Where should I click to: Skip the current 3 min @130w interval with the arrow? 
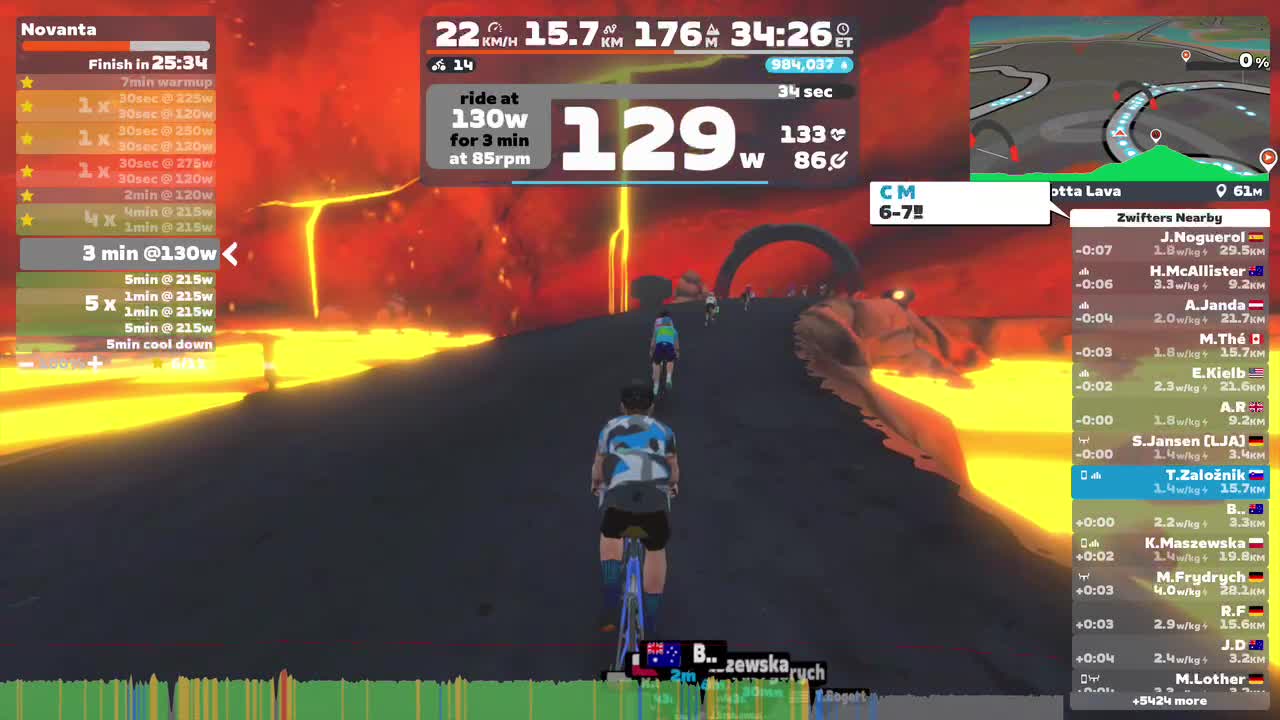coord(230,254)
